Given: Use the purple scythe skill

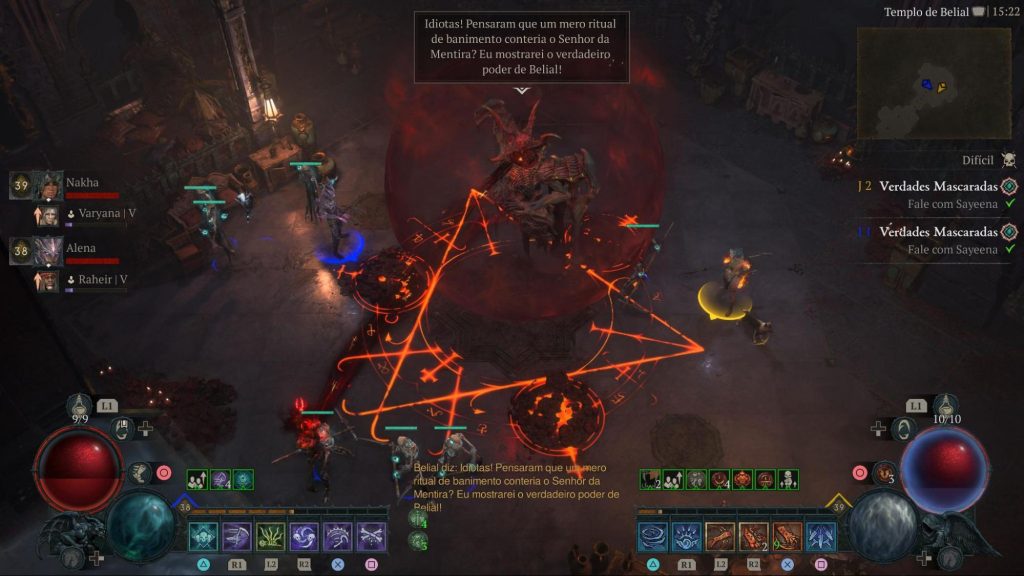Looking at the screenshot, I should (237, 537).
